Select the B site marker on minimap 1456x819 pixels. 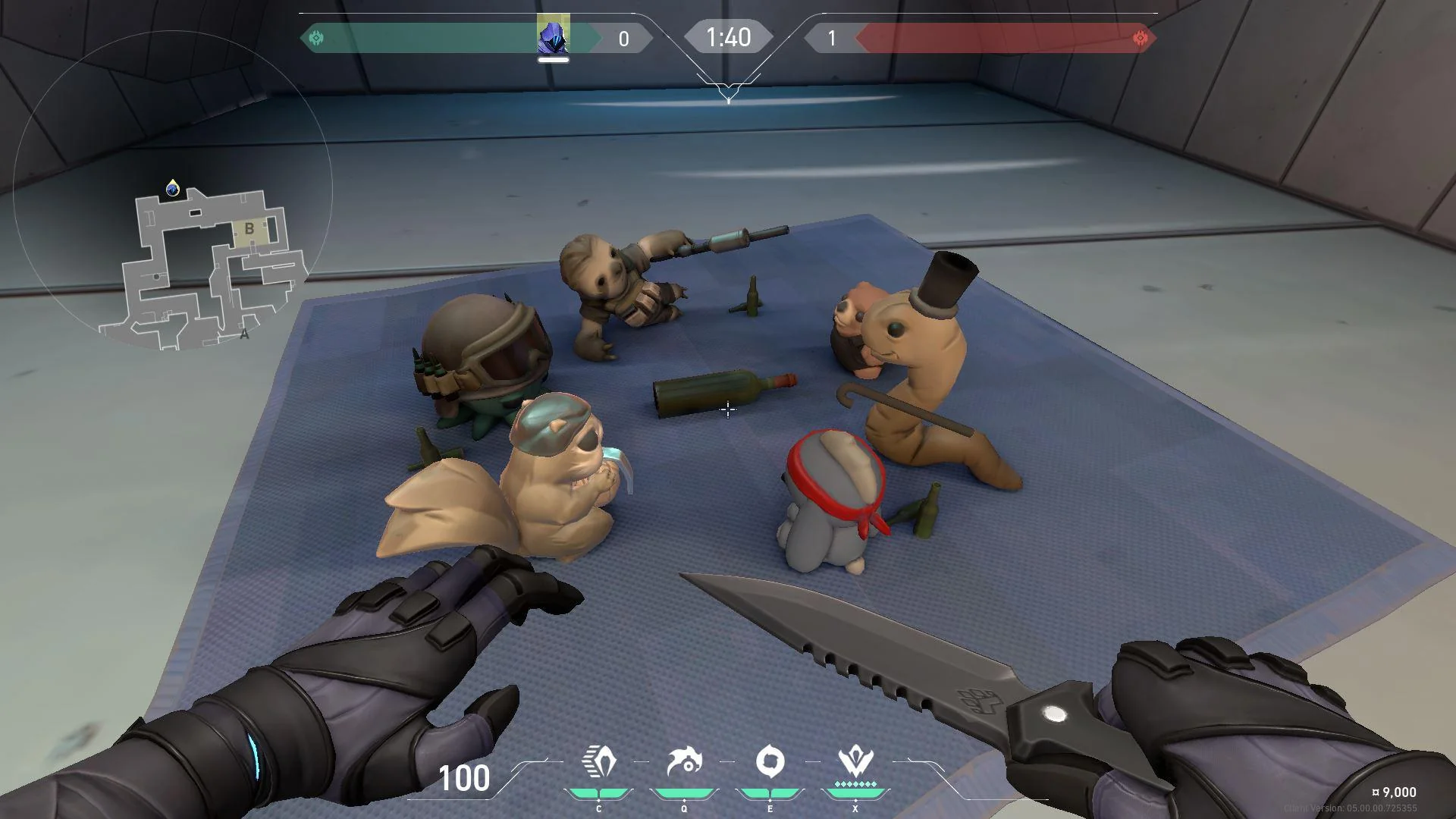click(x=249, y=228)
